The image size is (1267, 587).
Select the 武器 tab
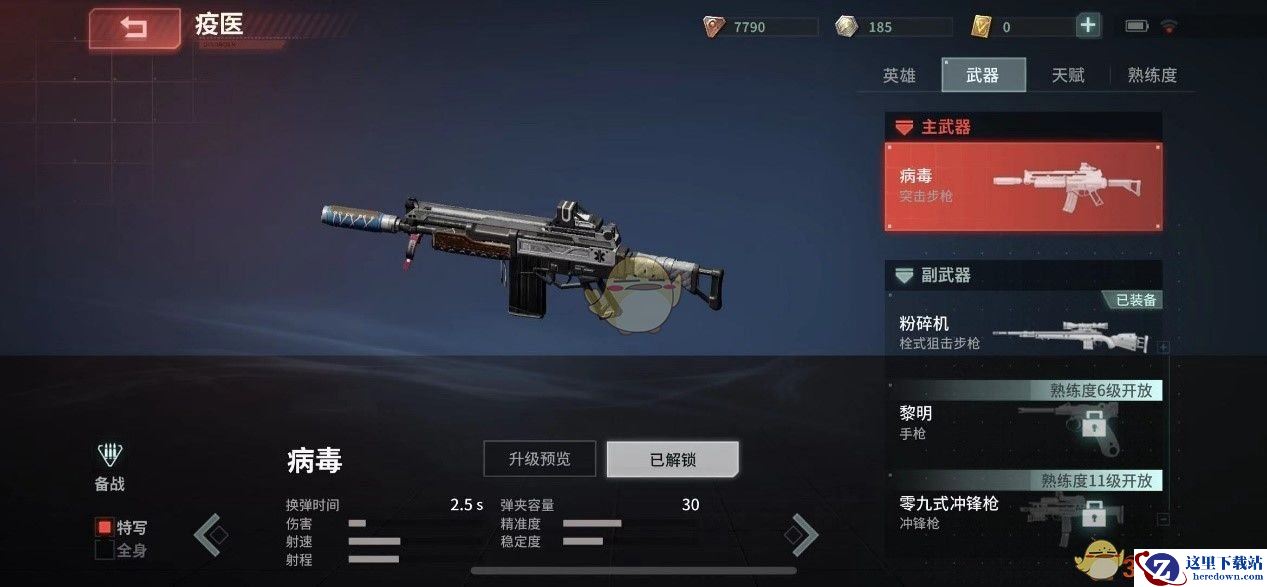(982, 75)
